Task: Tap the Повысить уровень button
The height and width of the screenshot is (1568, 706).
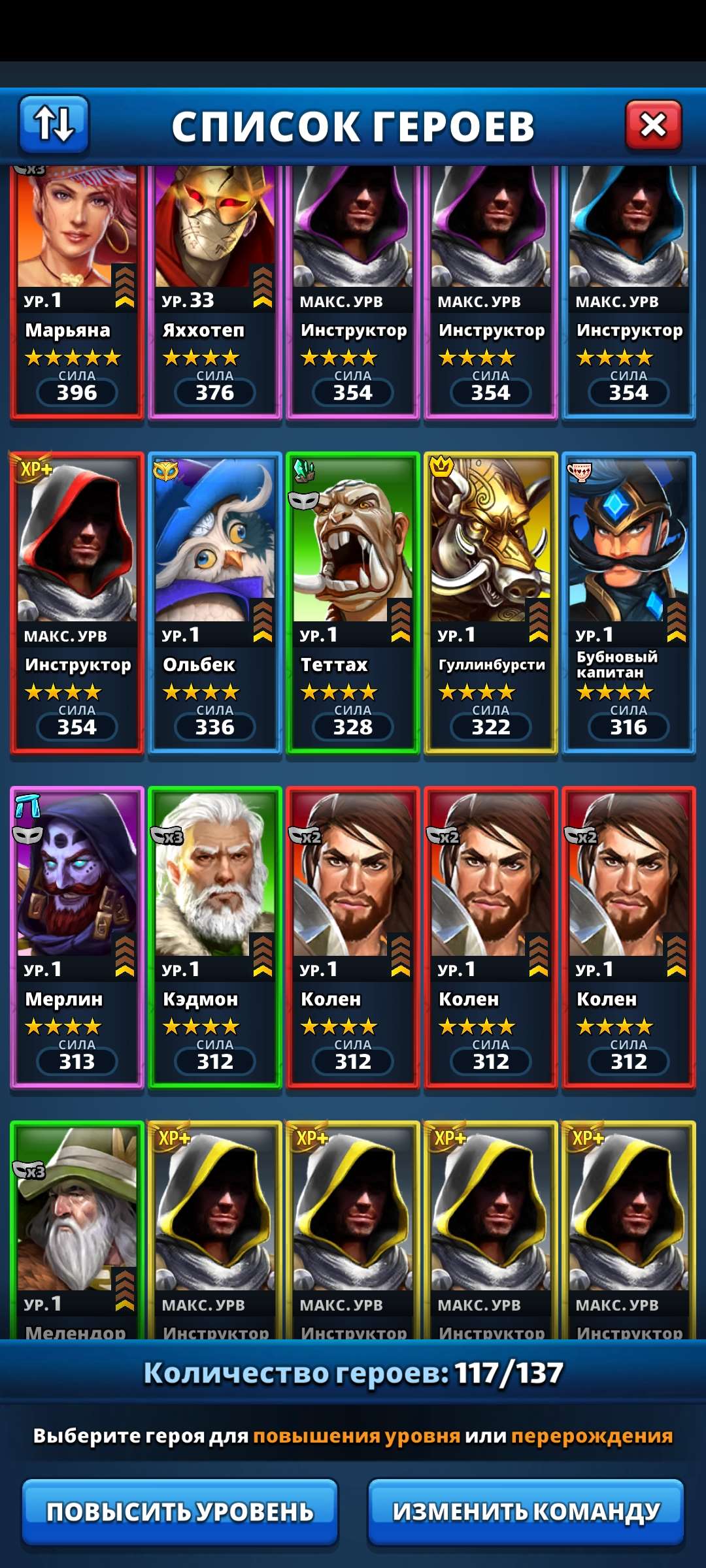Action: pyautogui.click(x=180, y=1511)
